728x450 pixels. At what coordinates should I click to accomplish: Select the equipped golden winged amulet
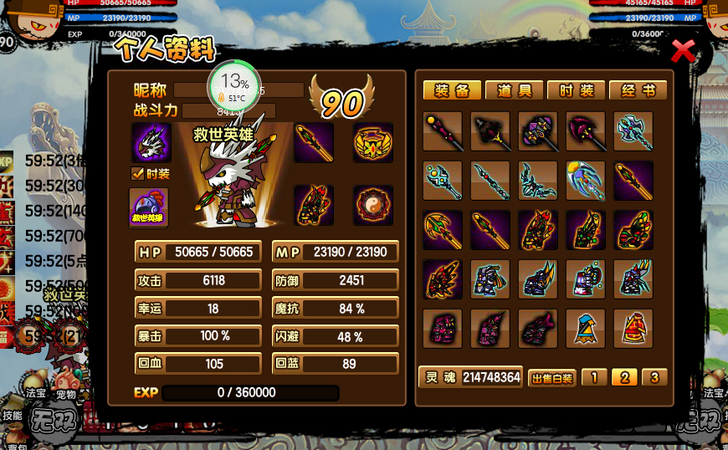point(373,143)
